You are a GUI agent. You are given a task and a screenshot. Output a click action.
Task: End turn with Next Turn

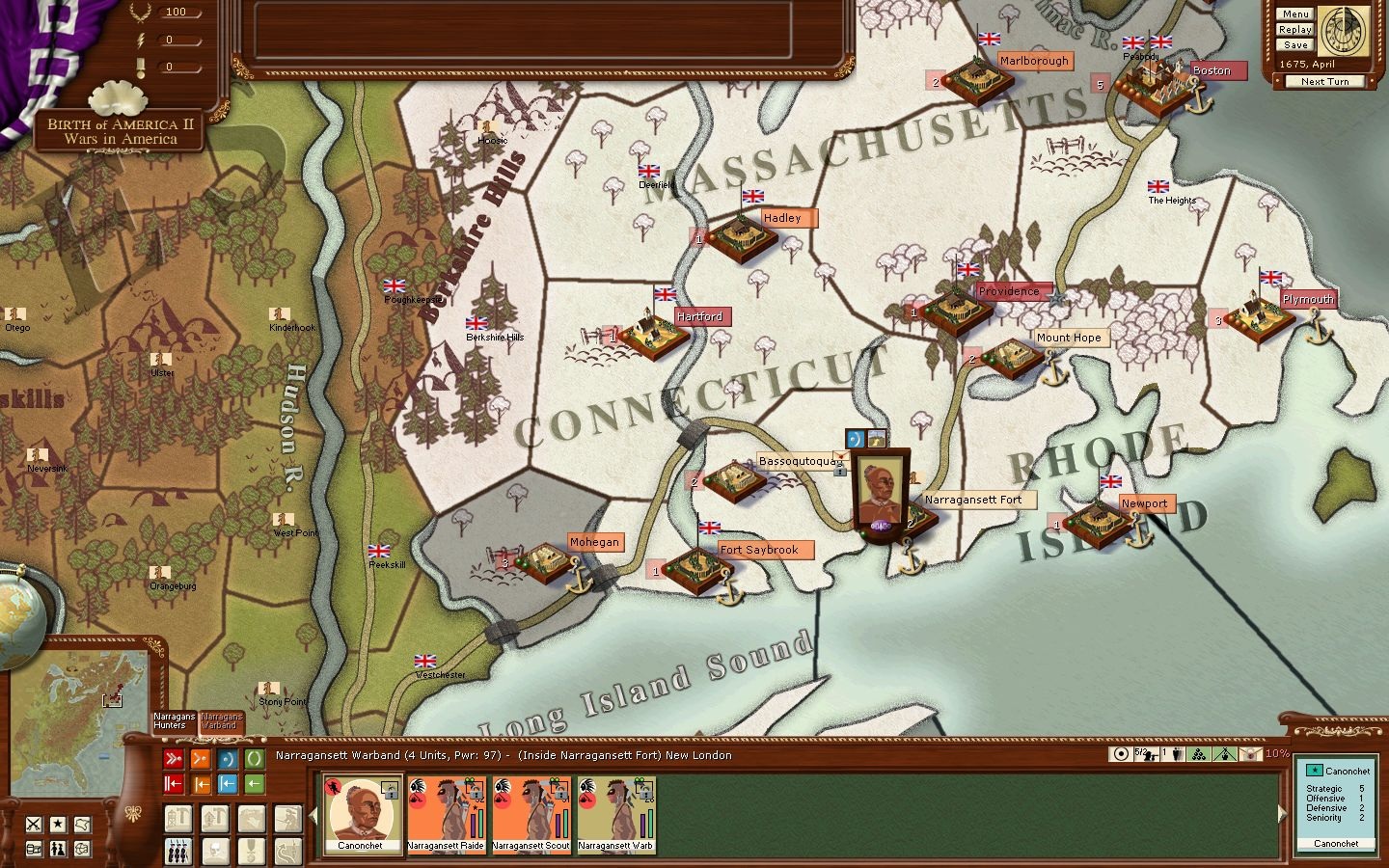point(1324,82)
